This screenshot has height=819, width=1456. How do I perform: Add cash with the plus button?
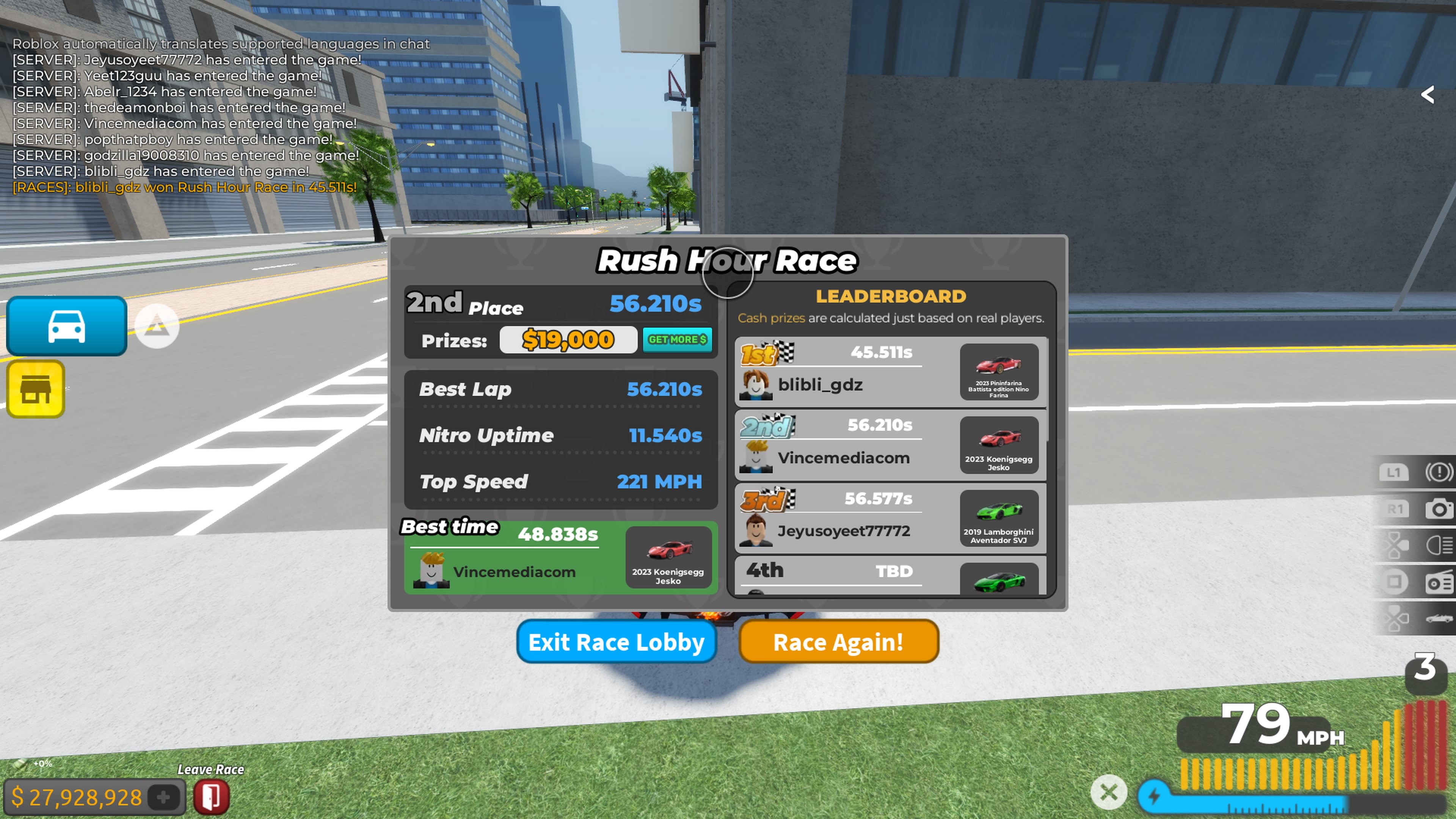coord(163,797)
